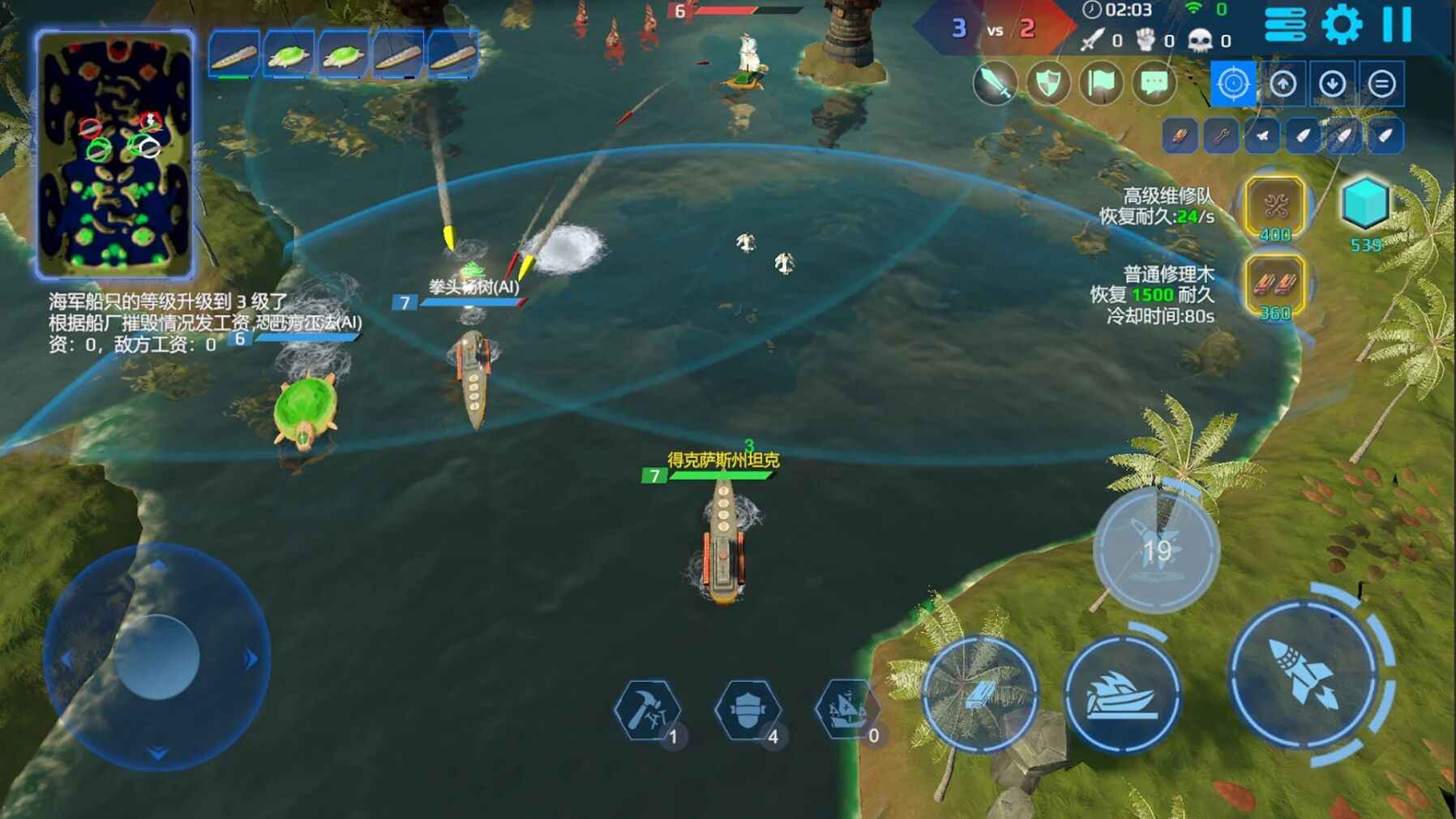The width and height of the screenshot is (1456, 819).
Task: Toggle the highlighted crosshair targeting mode
Action: tap(1234, 84)
